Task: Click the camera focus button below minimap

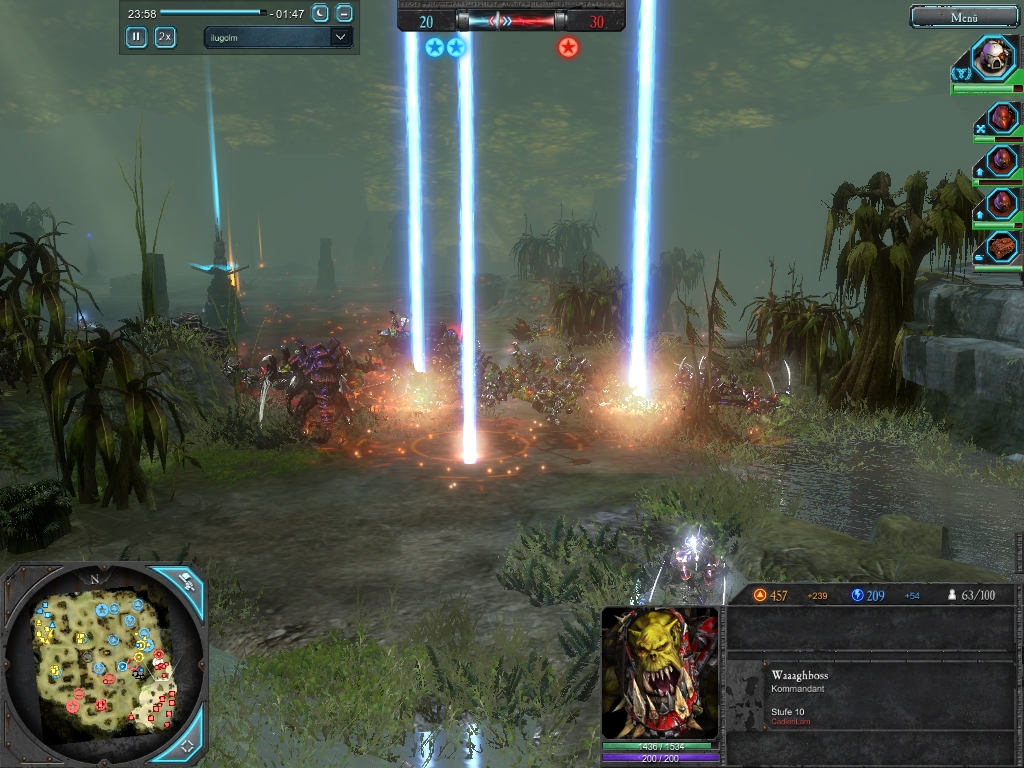Action: tap(187, 746)
